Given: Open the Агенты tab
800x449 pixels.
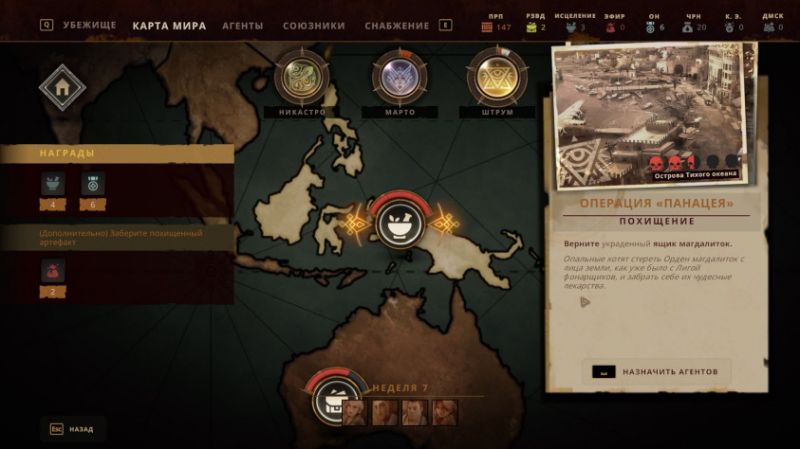Looking at the screenshot, I should coord(243,25).
